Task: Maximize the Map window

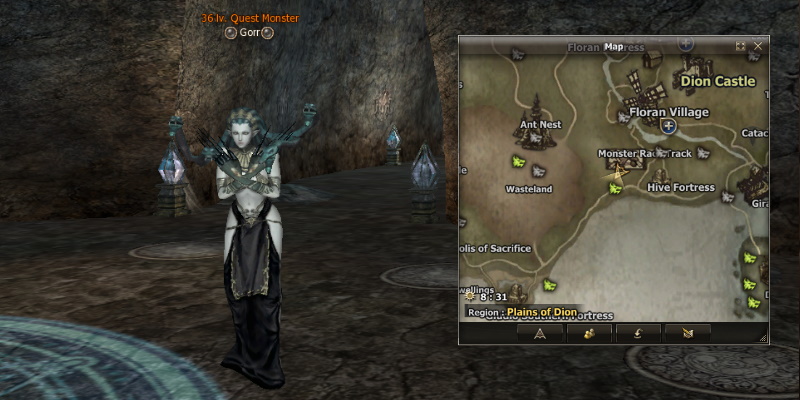Action: 740,46
